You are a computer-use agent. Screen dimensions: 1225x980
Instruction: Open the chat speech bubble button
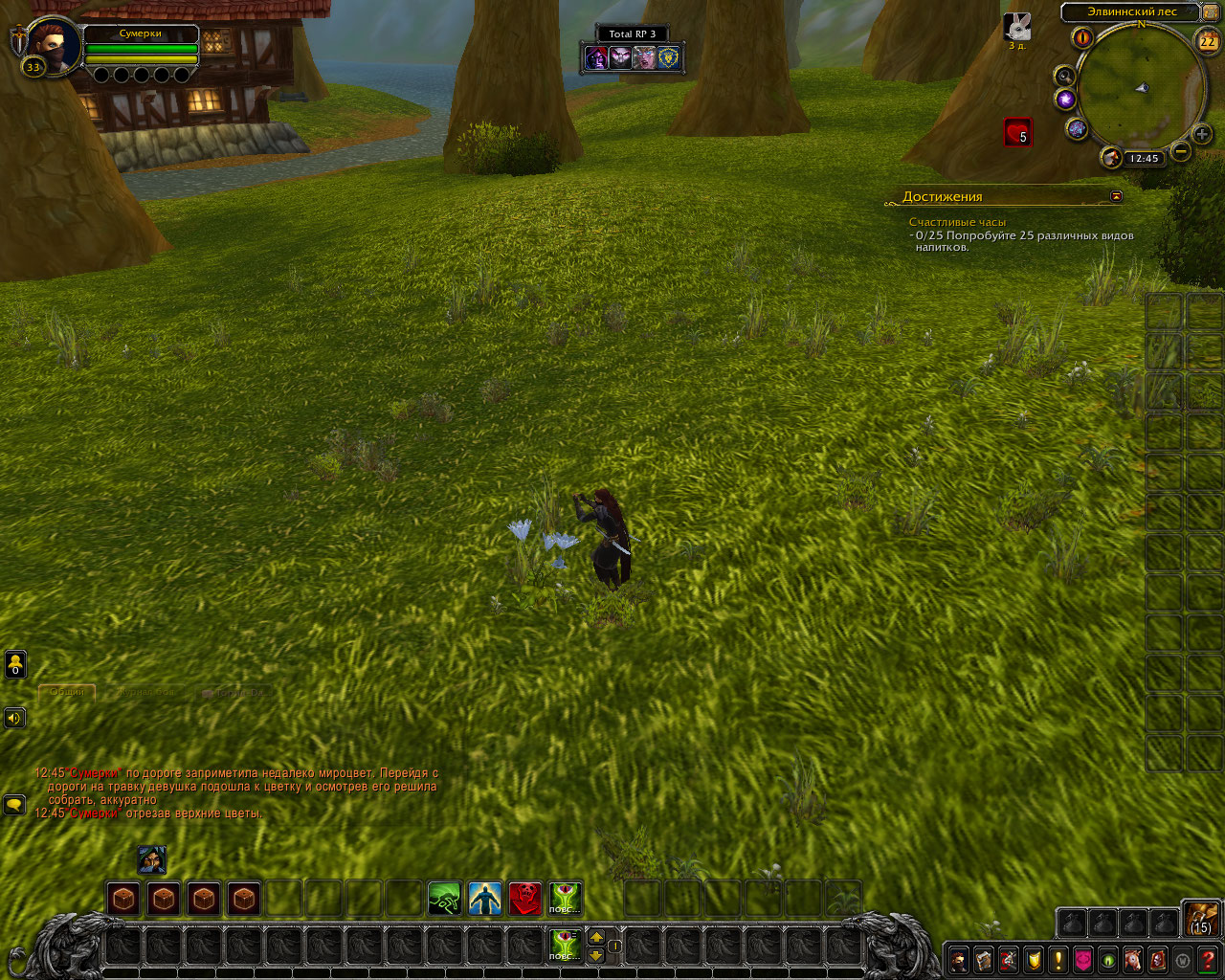(14, 805)
